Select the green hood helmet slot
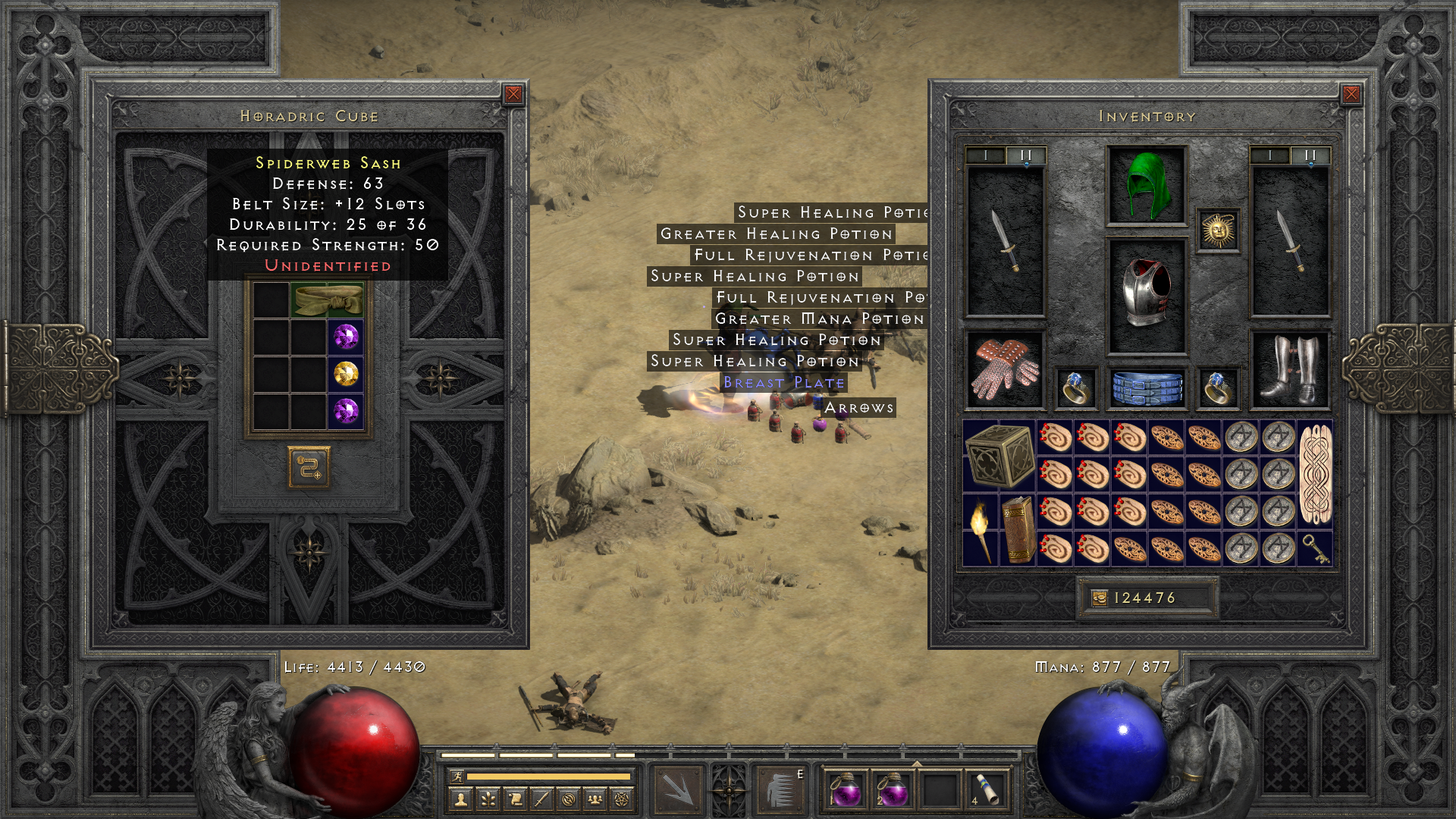 pos(1146,186)
